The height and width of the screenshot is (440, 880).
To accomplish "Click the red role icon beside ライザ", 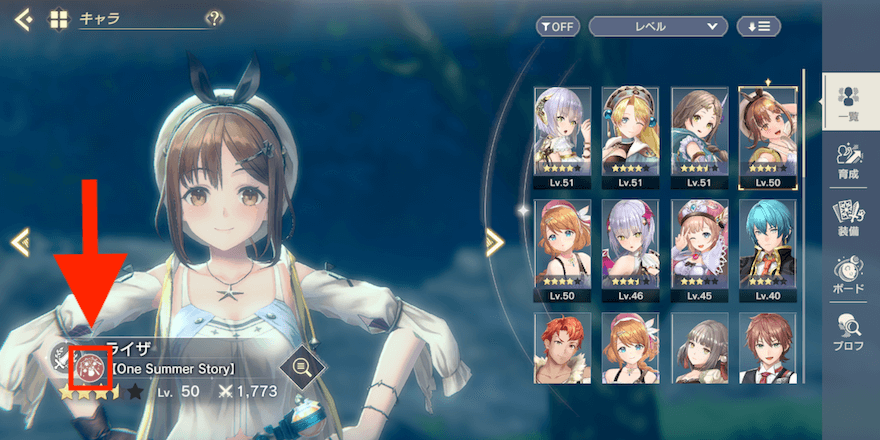I will pyautogui.click(x=90, y=365).
